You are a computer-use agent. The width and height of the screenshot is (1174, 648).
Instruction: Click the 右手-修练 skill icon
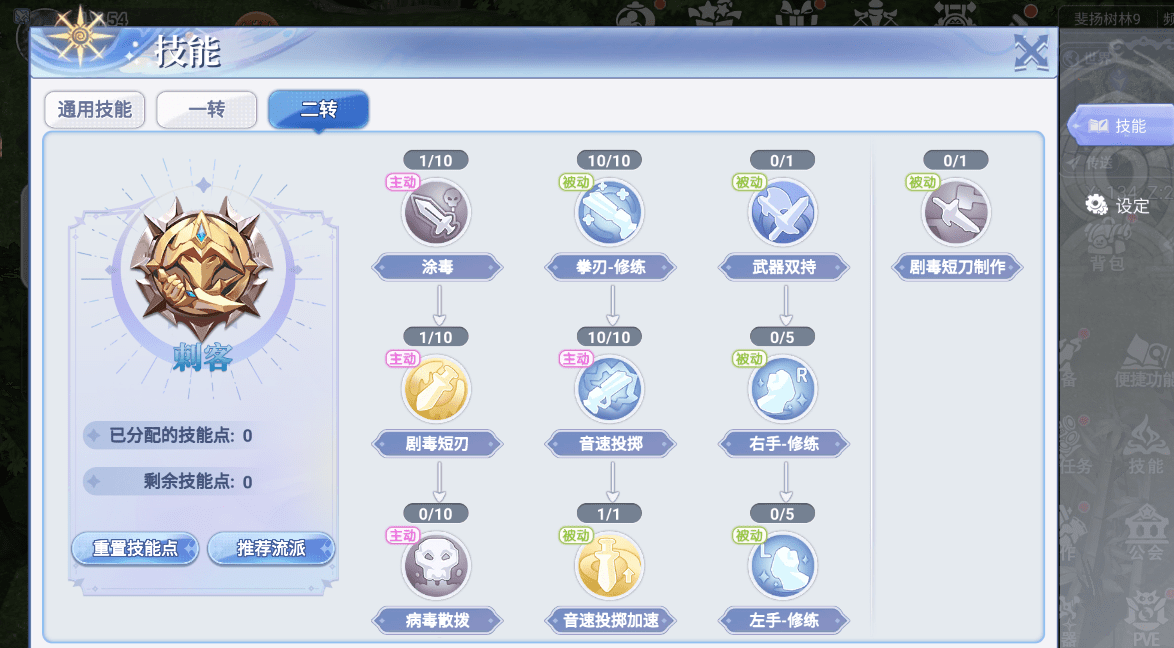click(x=784, y=388)
